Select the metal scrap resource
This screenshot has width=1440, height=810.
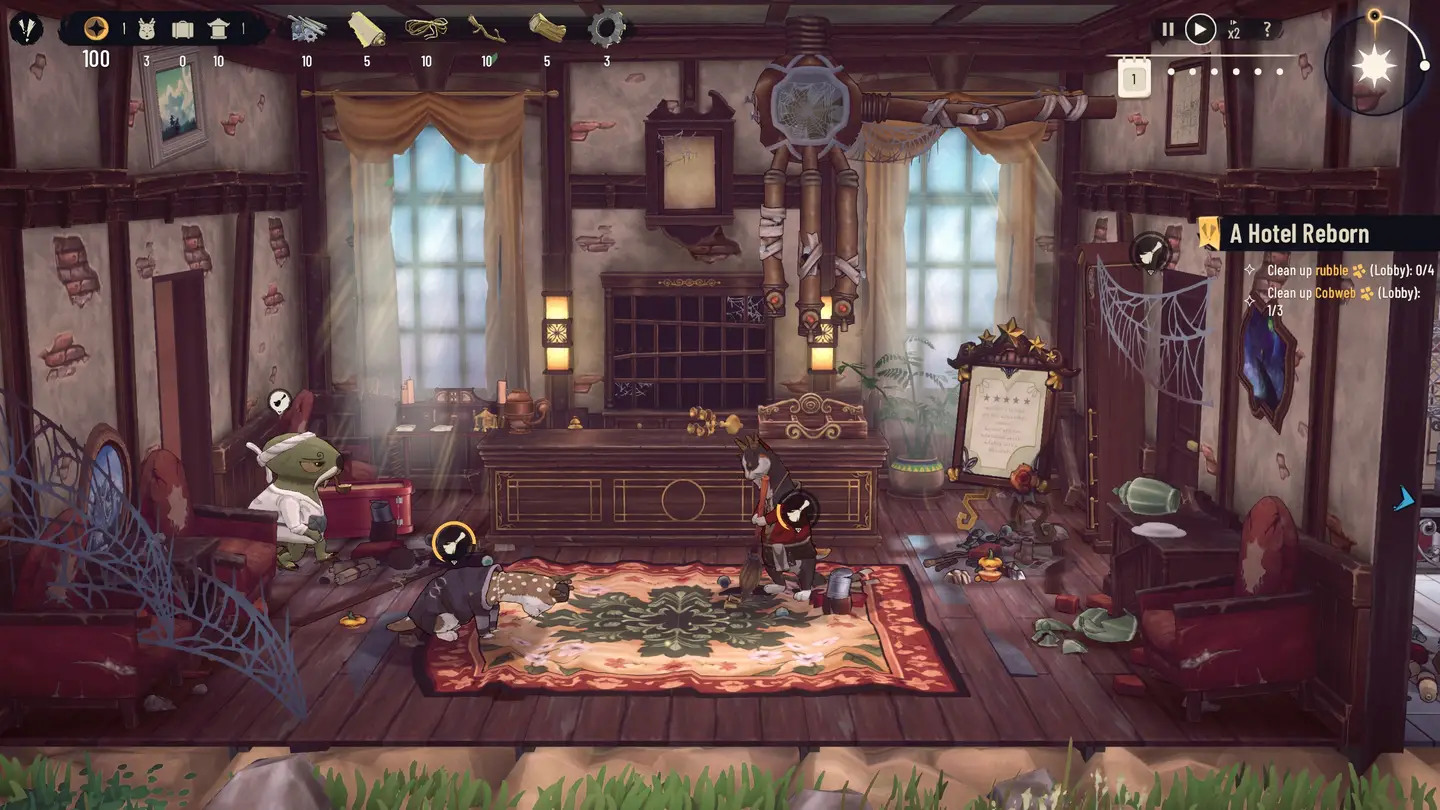point(307,29)
